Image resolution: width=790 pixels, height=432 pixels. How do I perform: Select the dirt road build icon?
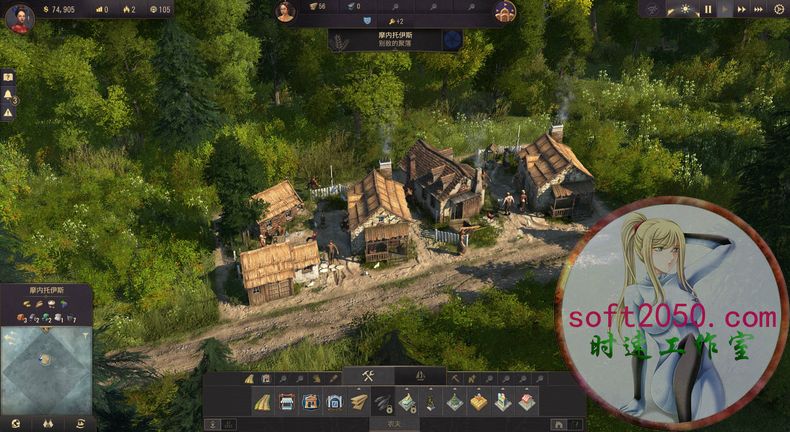coord(262,402)
